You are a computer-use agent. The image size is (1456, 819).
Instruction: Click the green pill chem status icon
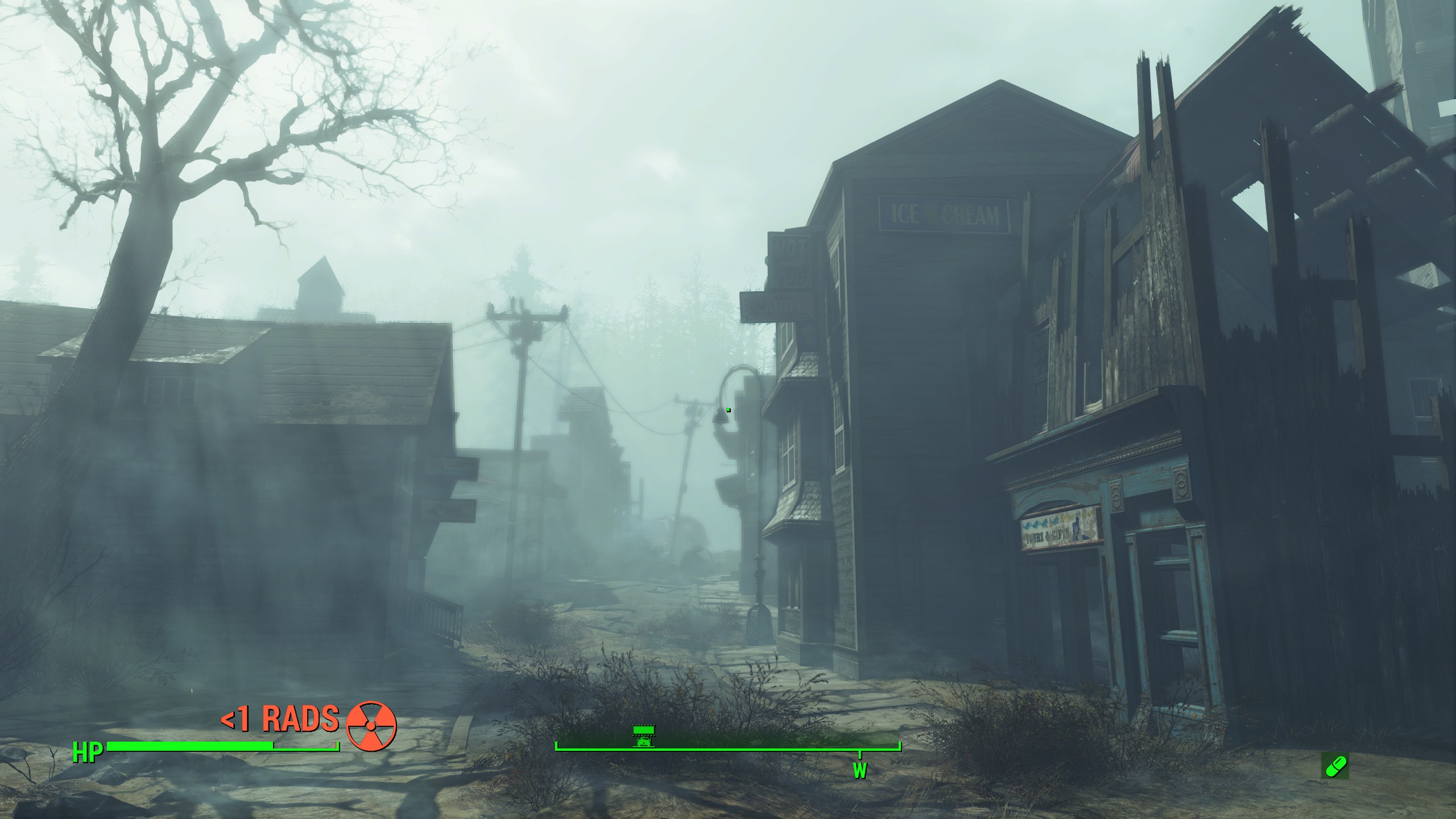[1334, 766]
